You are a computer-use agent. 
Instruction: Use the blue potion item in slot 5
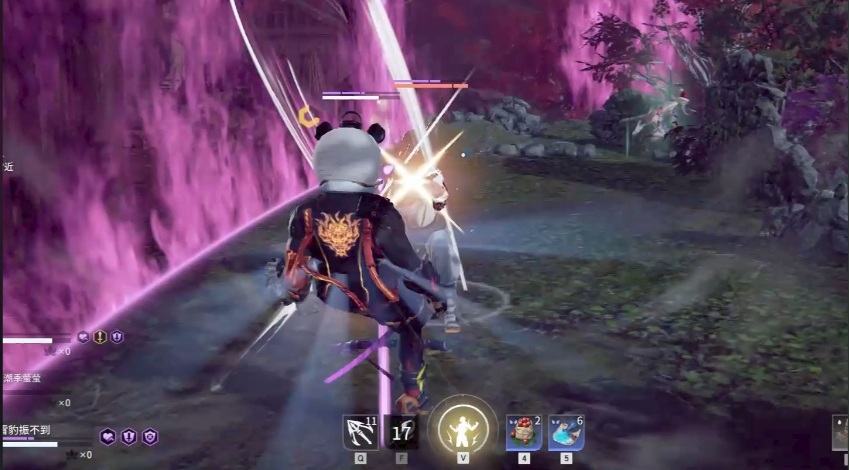(x=566, y=432)
